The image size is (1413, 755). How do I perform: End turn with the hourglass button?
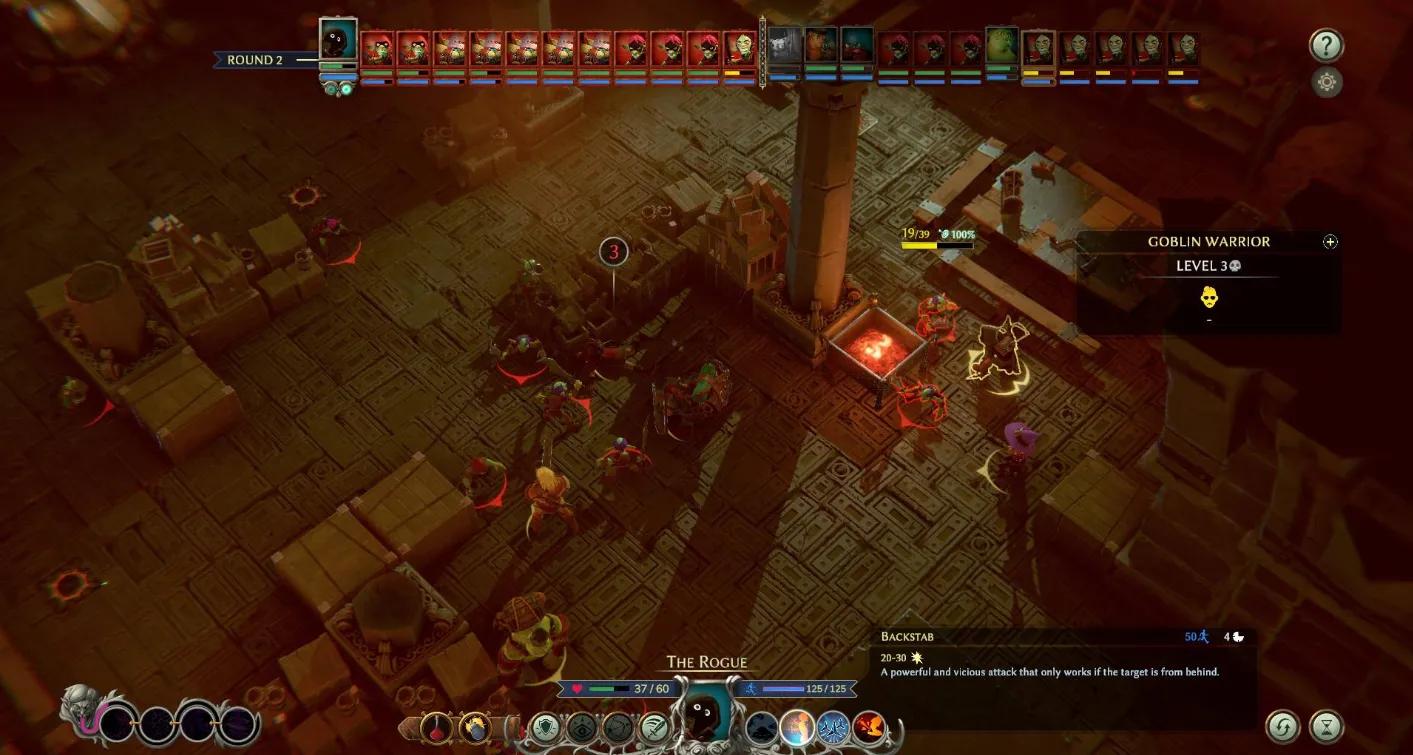pos(1327,725)
